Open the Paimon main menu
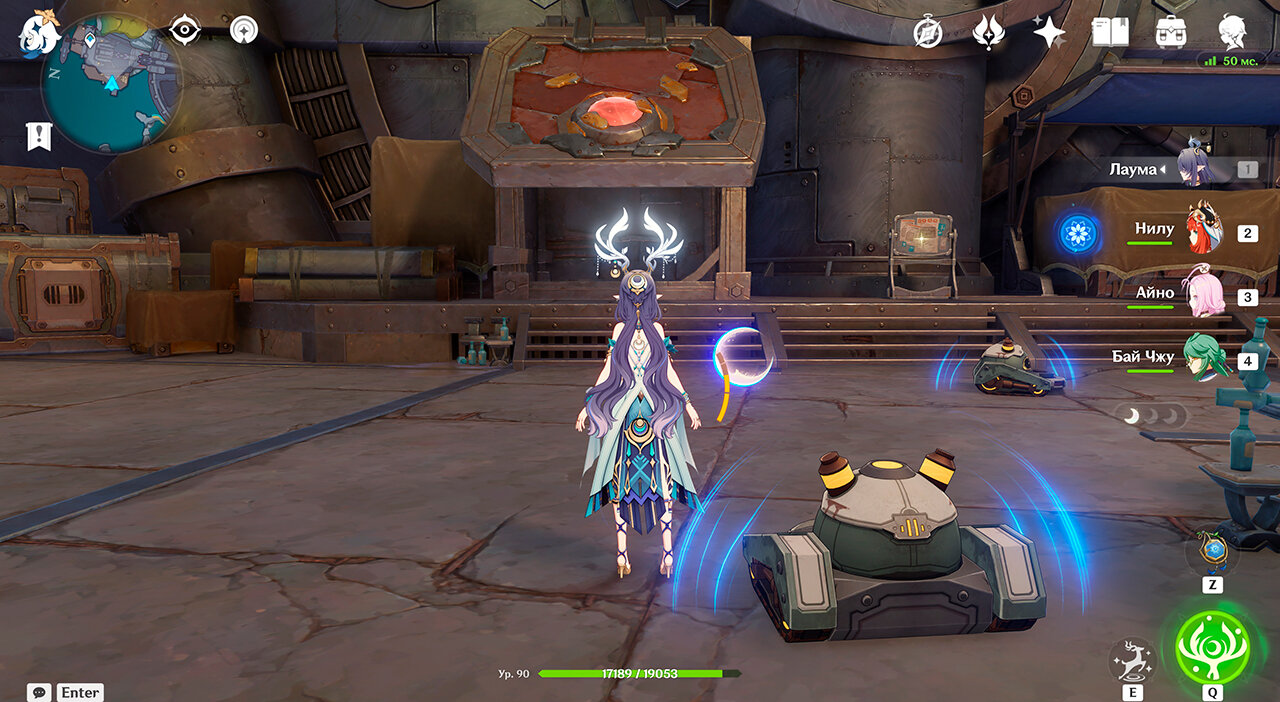1280x702 pixels. [38, 32]
